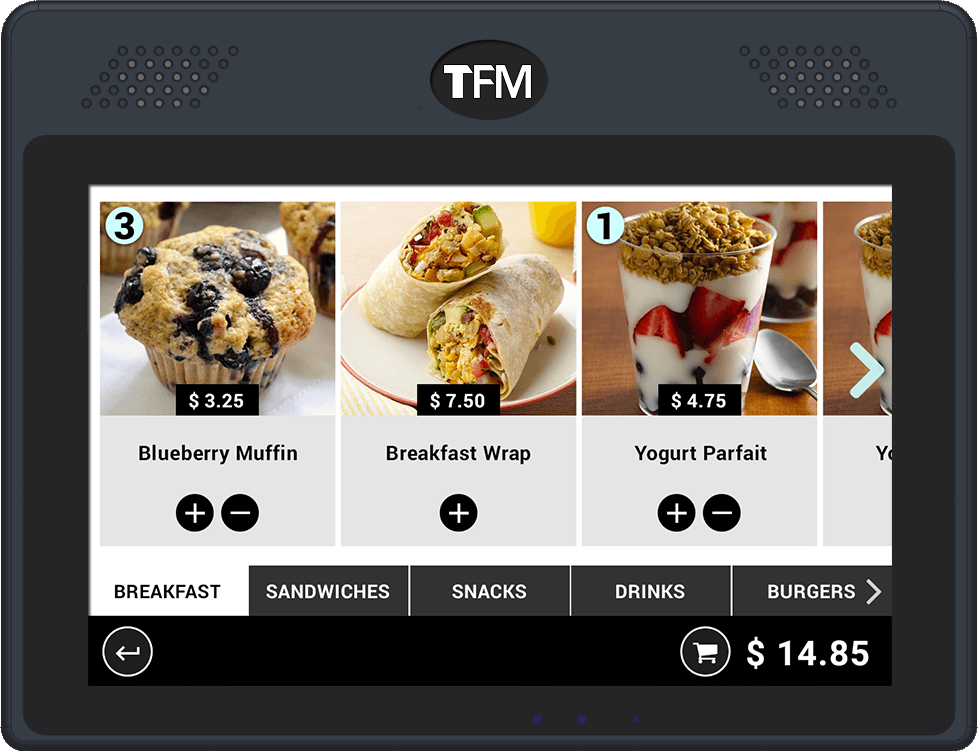Remove the Yogurt Parfait from order
The height and width of the screenshot is (751, 978).
coord(722,513)
